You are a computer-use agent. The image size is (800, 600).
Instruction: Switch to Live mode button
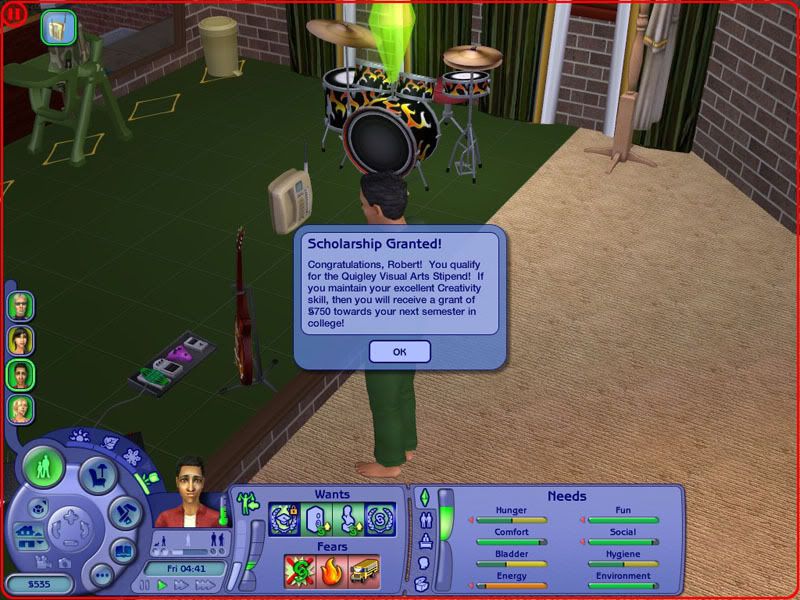(44, 467)
